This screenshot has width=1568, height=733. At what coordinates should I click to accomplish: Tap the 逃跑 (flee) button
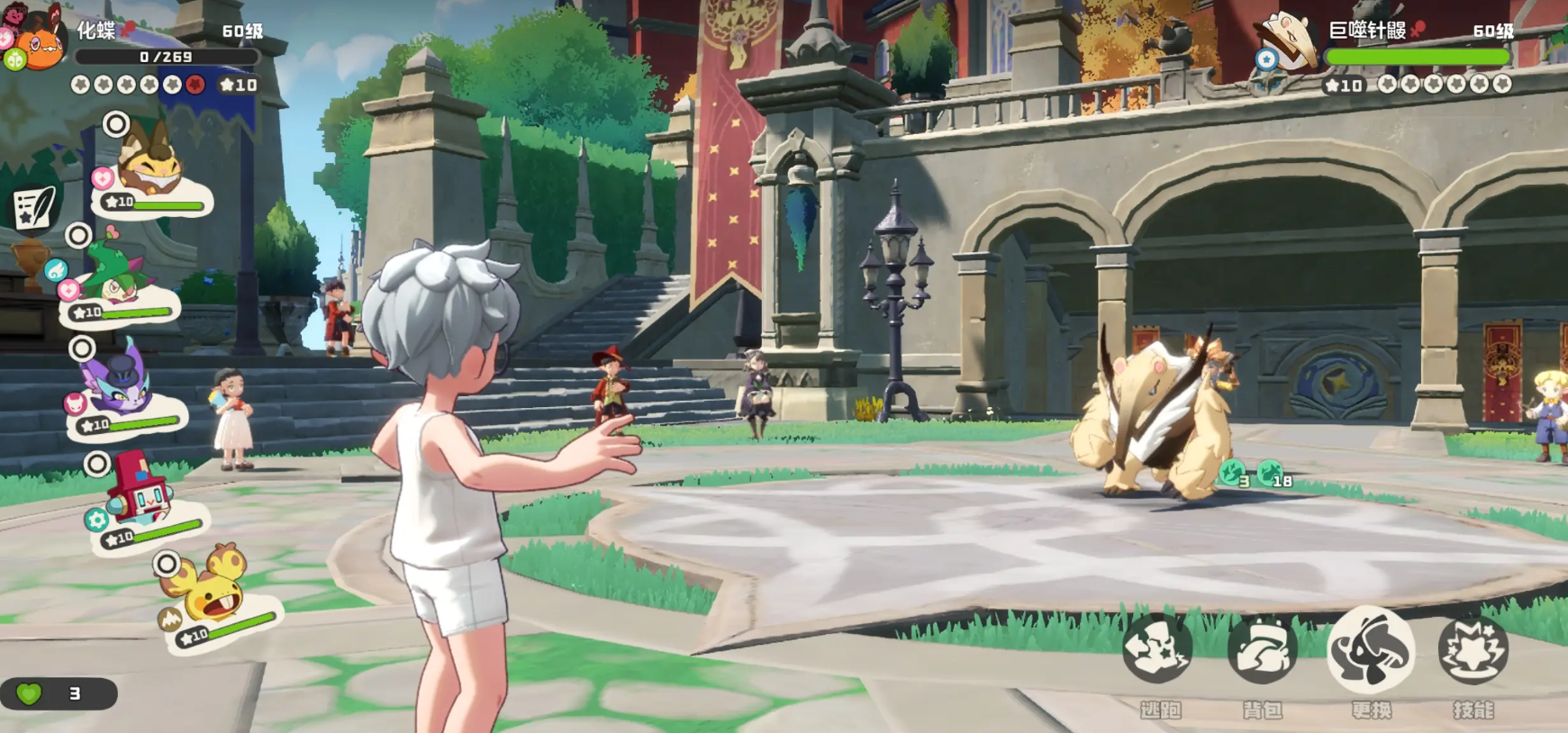click(1157, 650)
